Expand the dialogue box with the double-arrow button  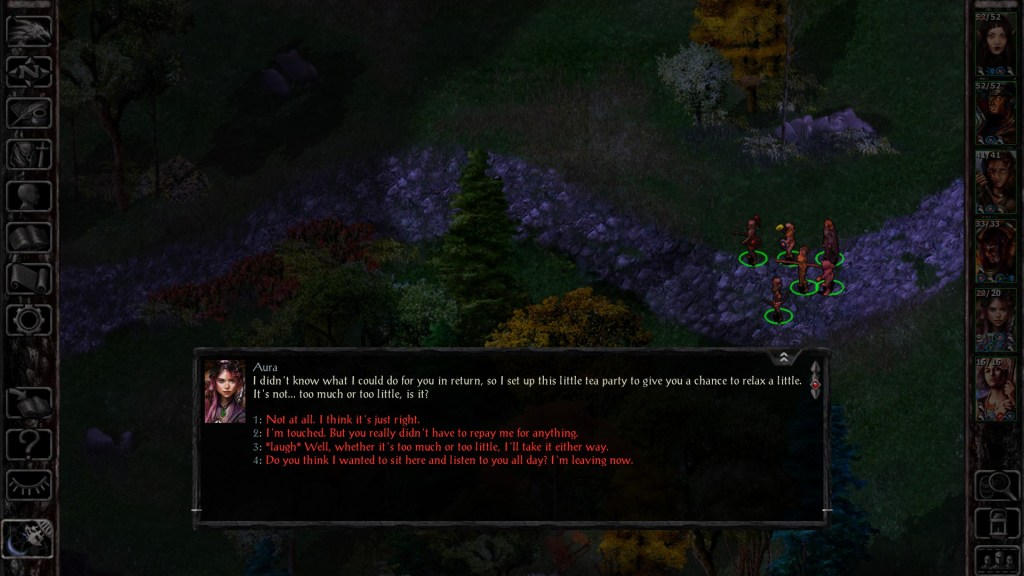coord(784,357)
